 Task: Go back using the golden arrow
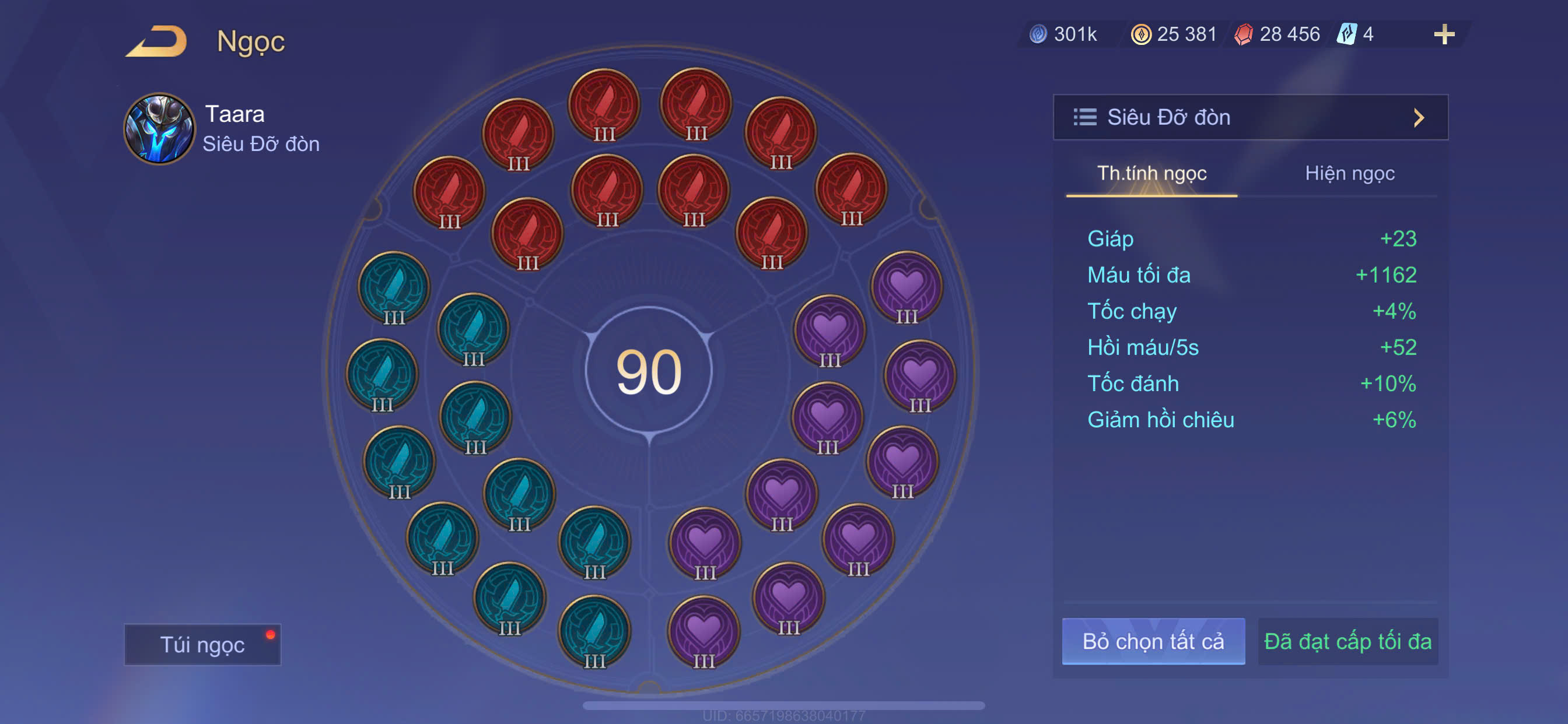click(x=157, y=41)
